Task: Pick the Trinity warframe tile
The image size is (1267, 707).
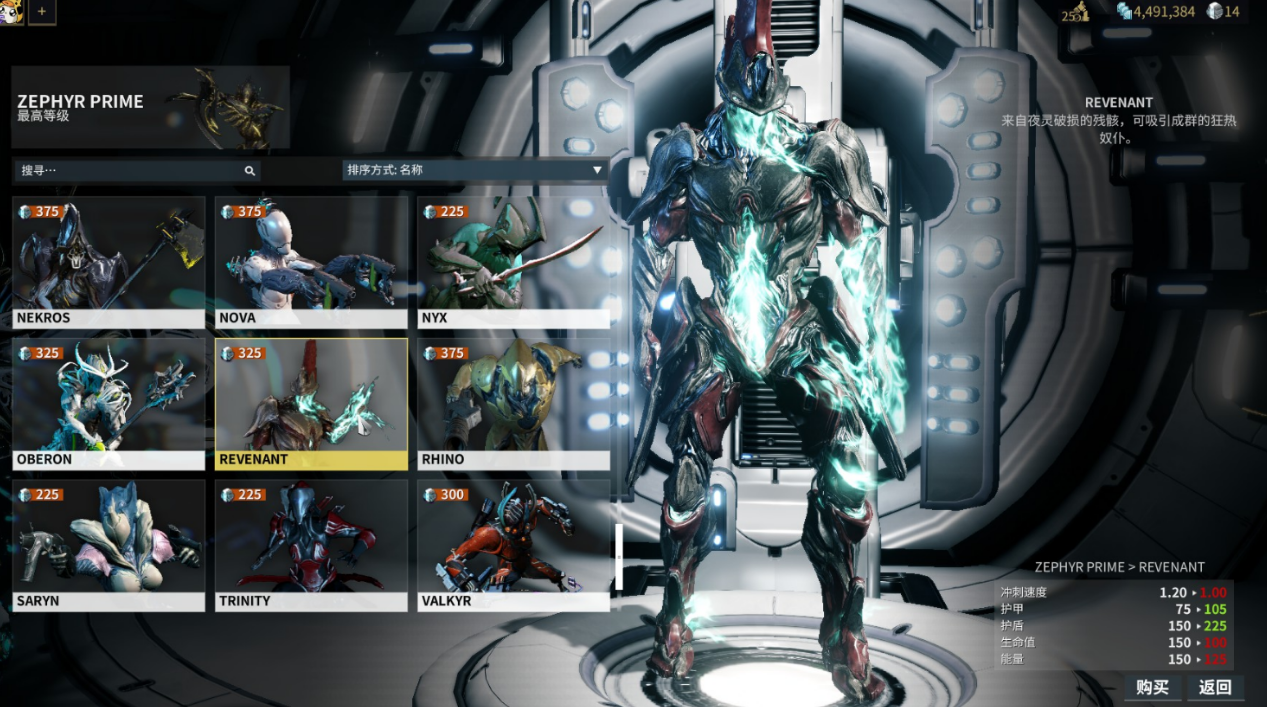Action: (x=311, y=545)
